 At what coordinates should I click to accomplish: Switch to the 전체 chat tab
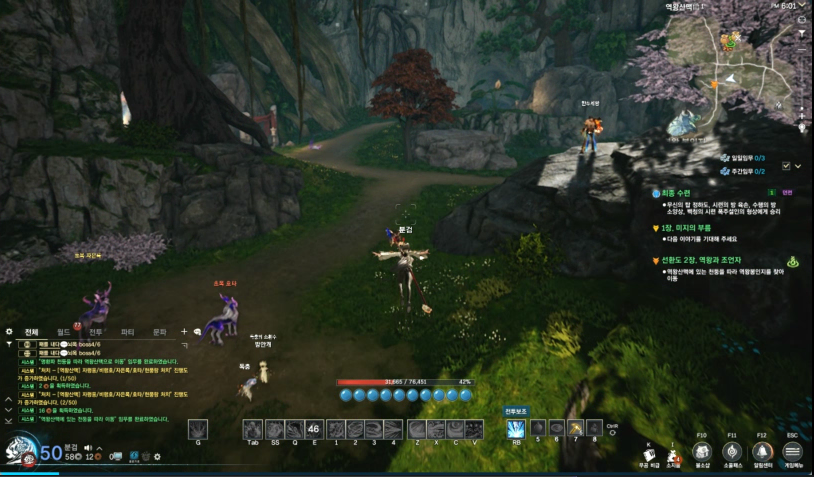click(x=32, y=331)
